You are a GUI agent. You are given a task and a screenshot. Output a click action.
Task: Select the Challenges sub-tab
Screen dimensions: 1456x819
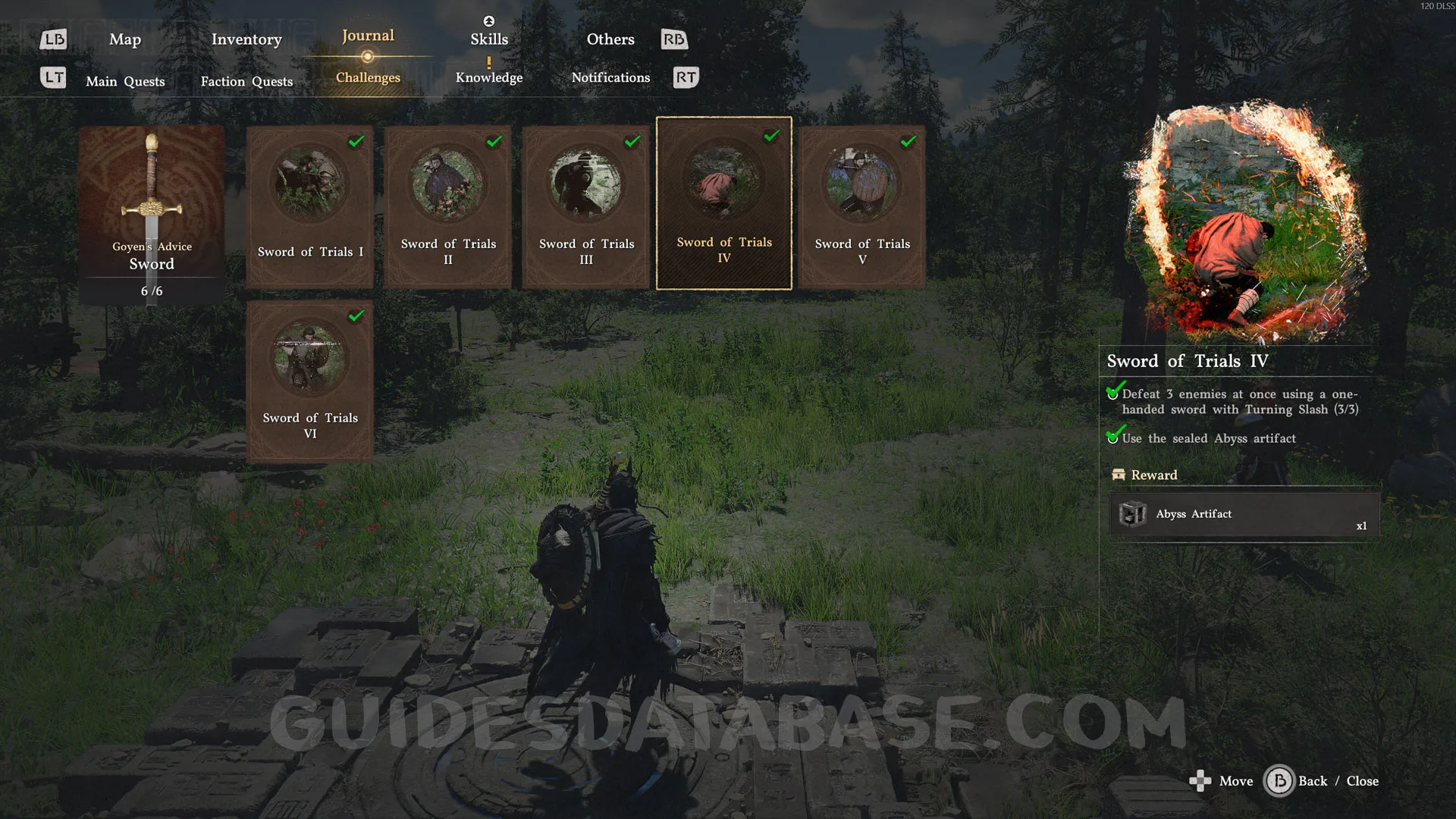(368, 77)
